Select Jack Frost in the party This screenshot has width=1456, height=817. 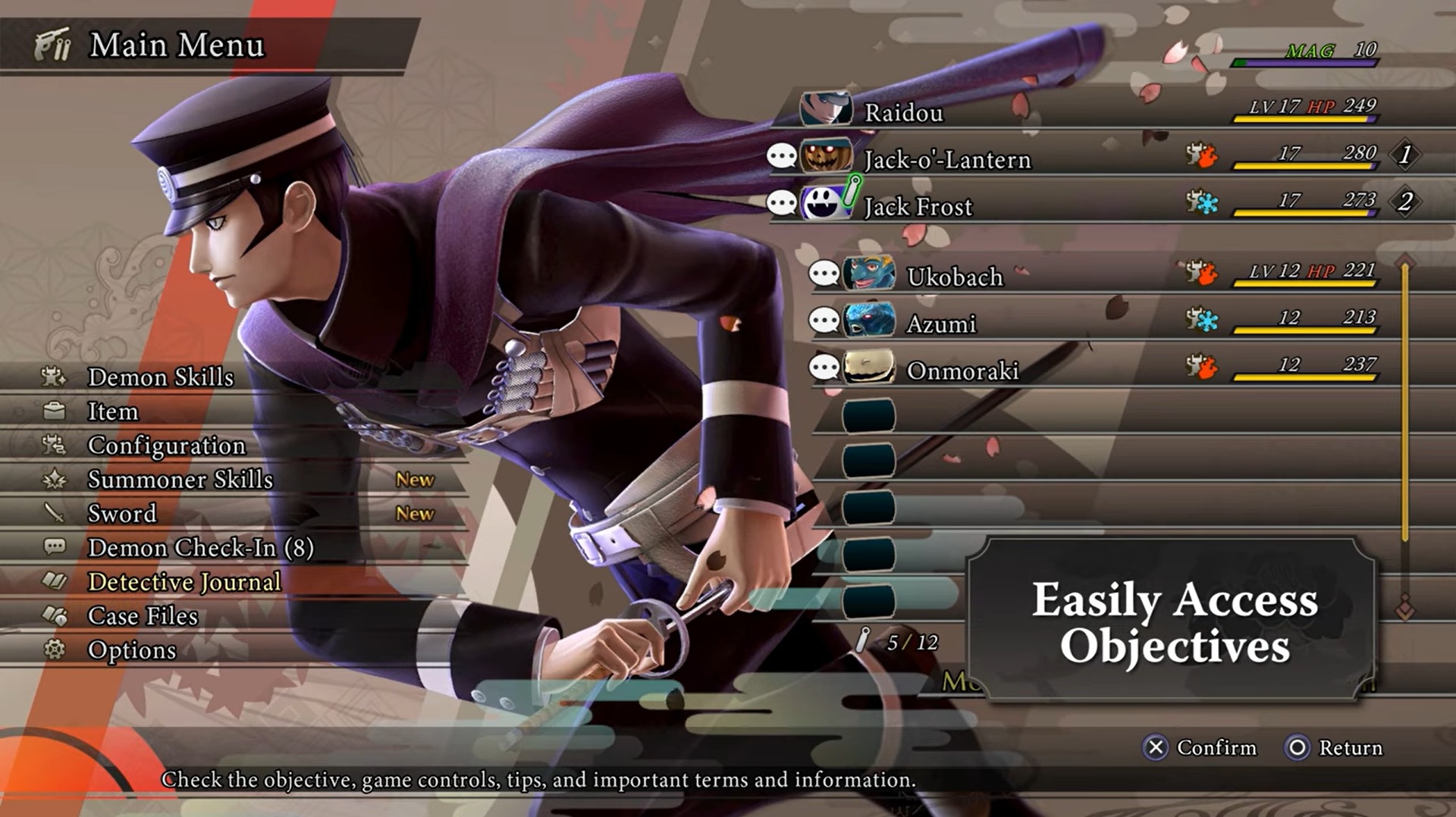(918, 207)
